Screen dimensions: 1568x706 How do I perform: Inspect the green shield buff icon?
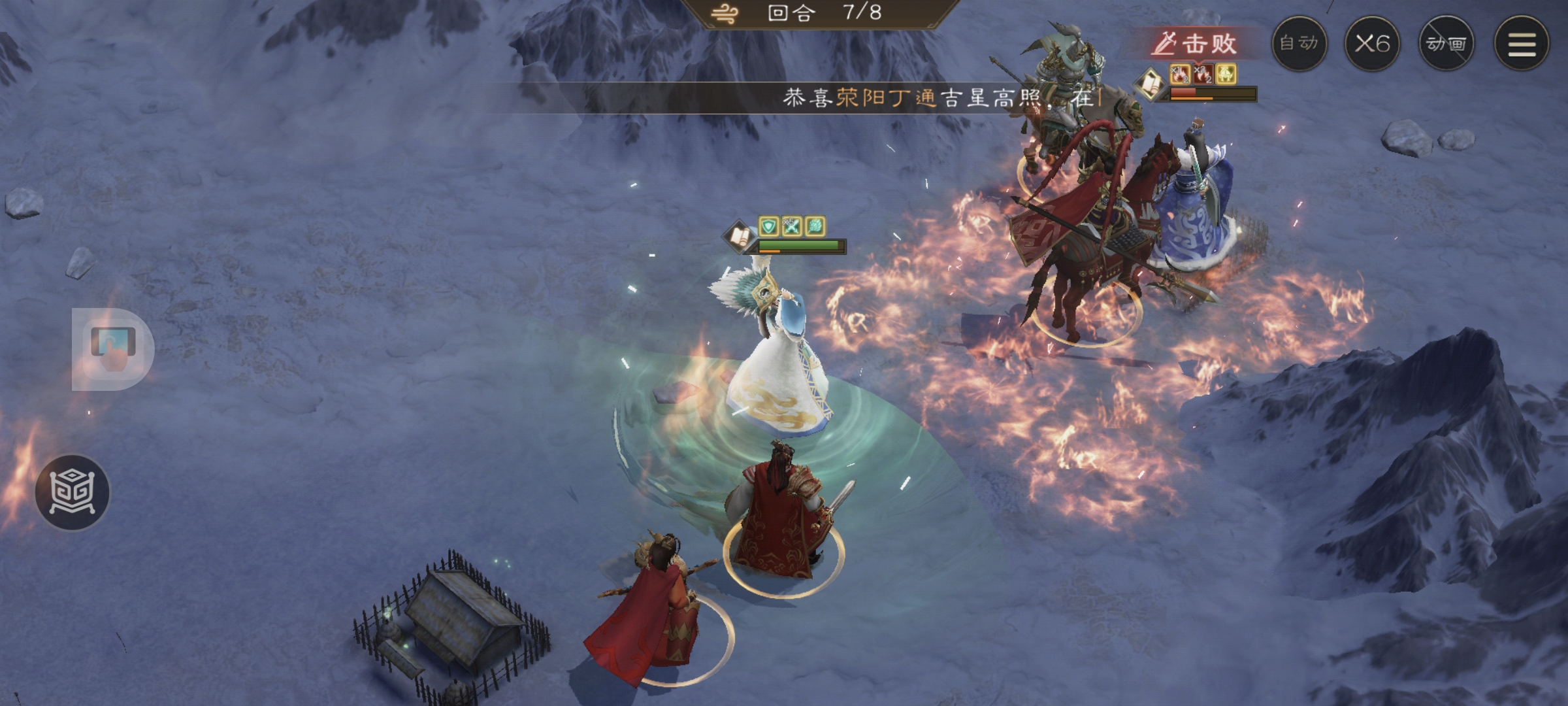[769, 226]
